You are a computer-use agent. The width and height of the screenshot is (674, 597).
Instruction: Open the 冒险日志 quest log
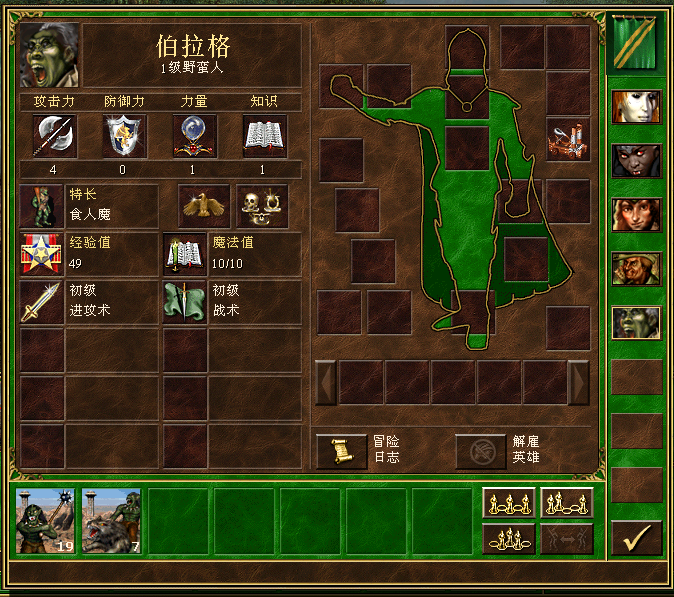tap(342, 451)
